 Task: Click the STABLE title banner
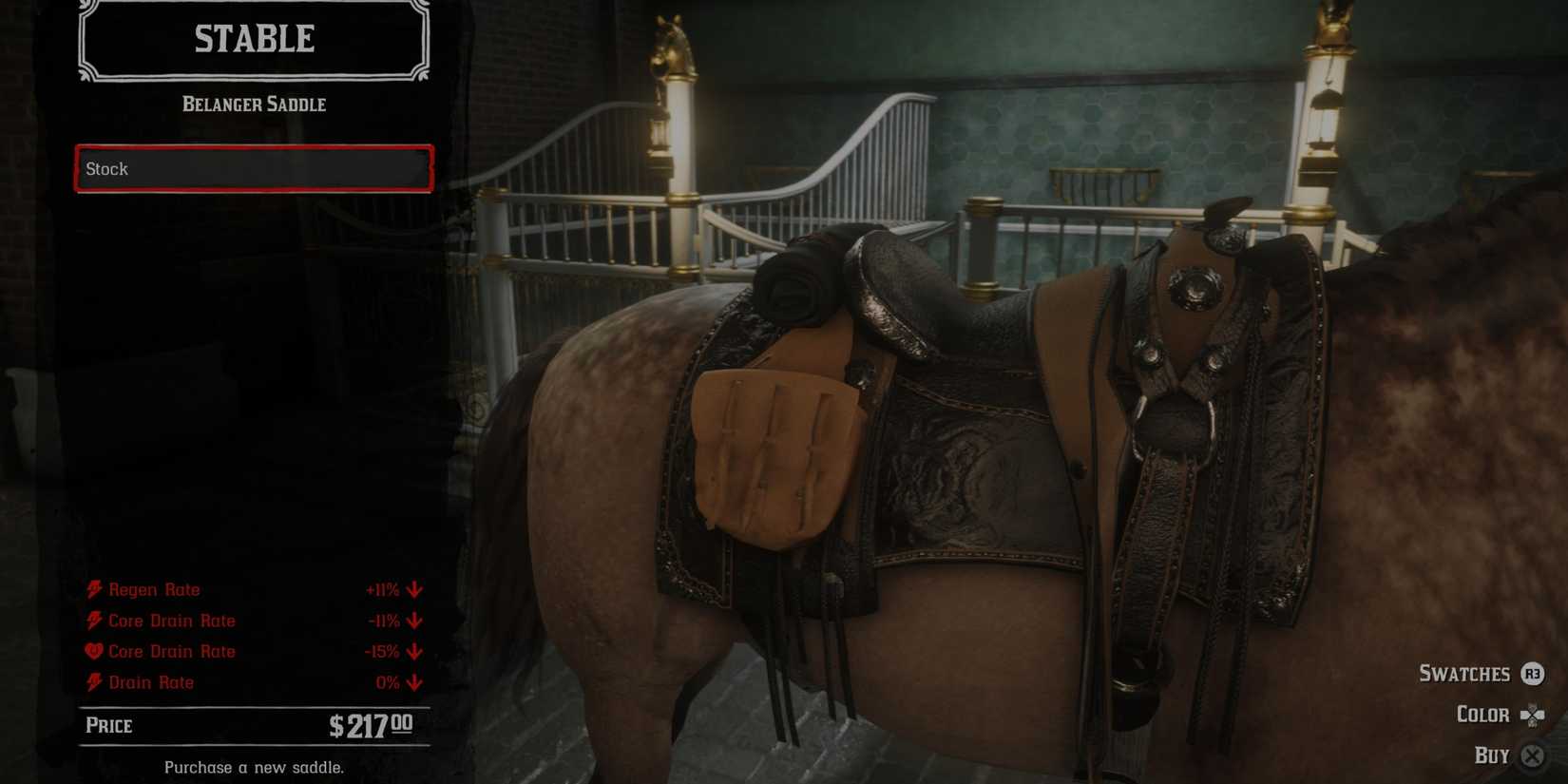pyautogui.click(x=253, y=39)
